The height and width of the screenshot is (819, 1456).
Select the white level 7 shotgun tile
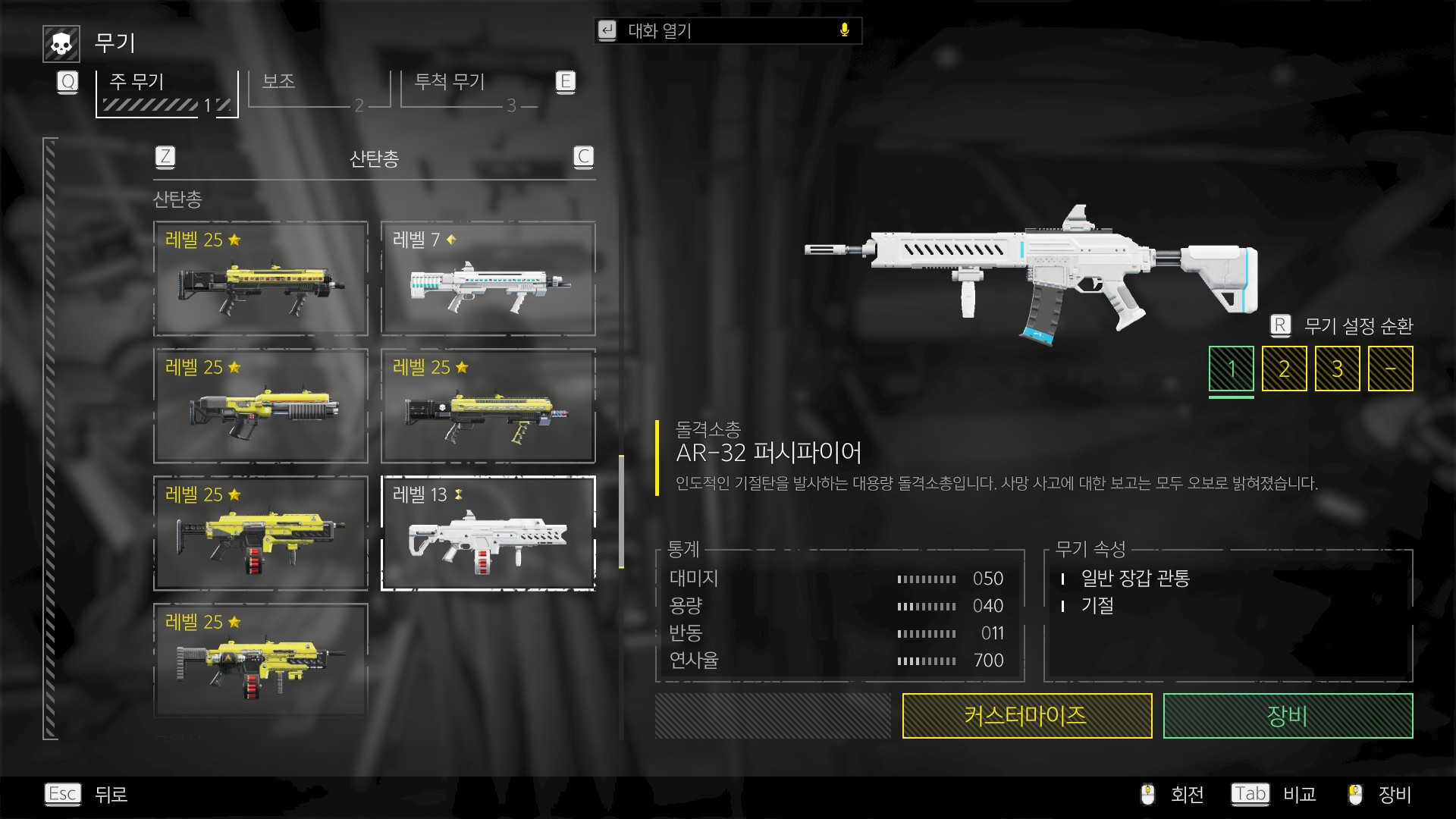coord(488,278)
